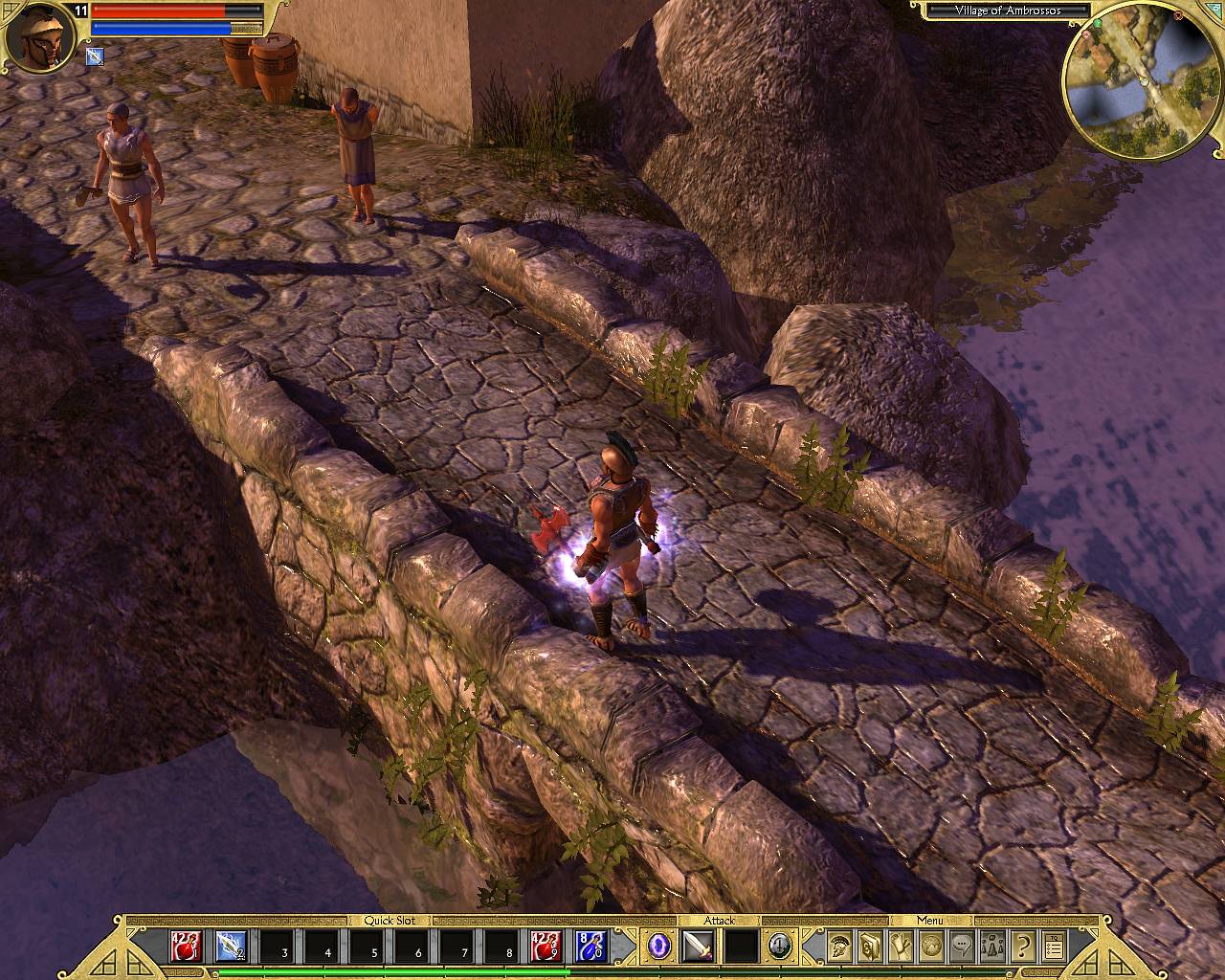The width and height of the screenshot is (1225, 980).
Task: Click the active buff icon below the mana bar
Action: tap(95, 56)
